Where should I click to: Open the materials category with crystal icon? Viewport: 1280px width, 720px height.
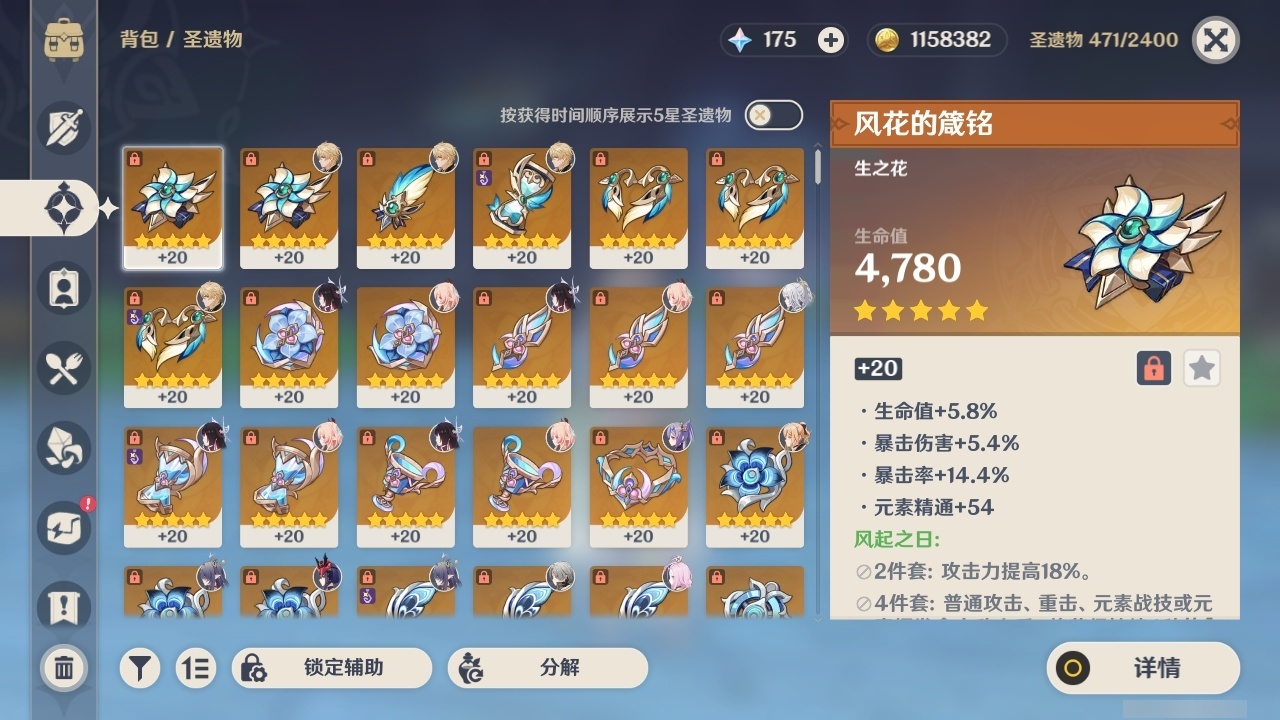[62, 448]
